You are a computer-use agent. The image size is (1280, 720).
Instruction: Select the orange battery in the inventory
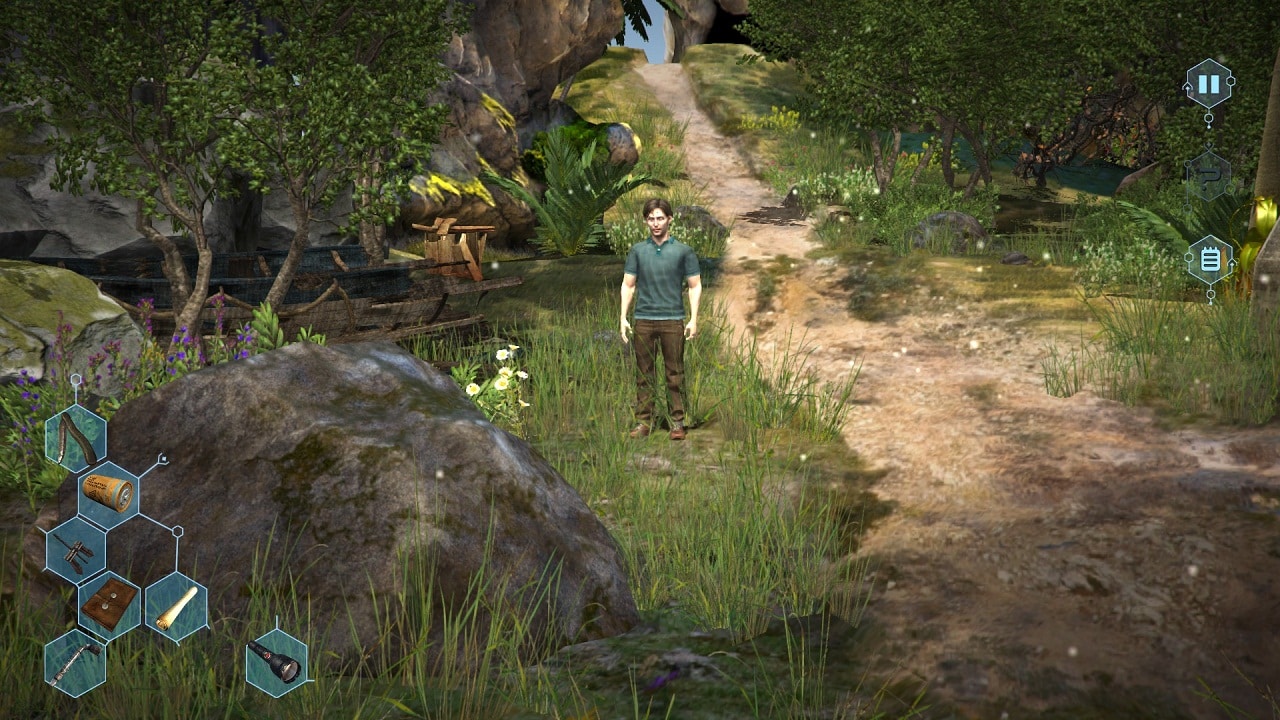(x=108, y=494)
